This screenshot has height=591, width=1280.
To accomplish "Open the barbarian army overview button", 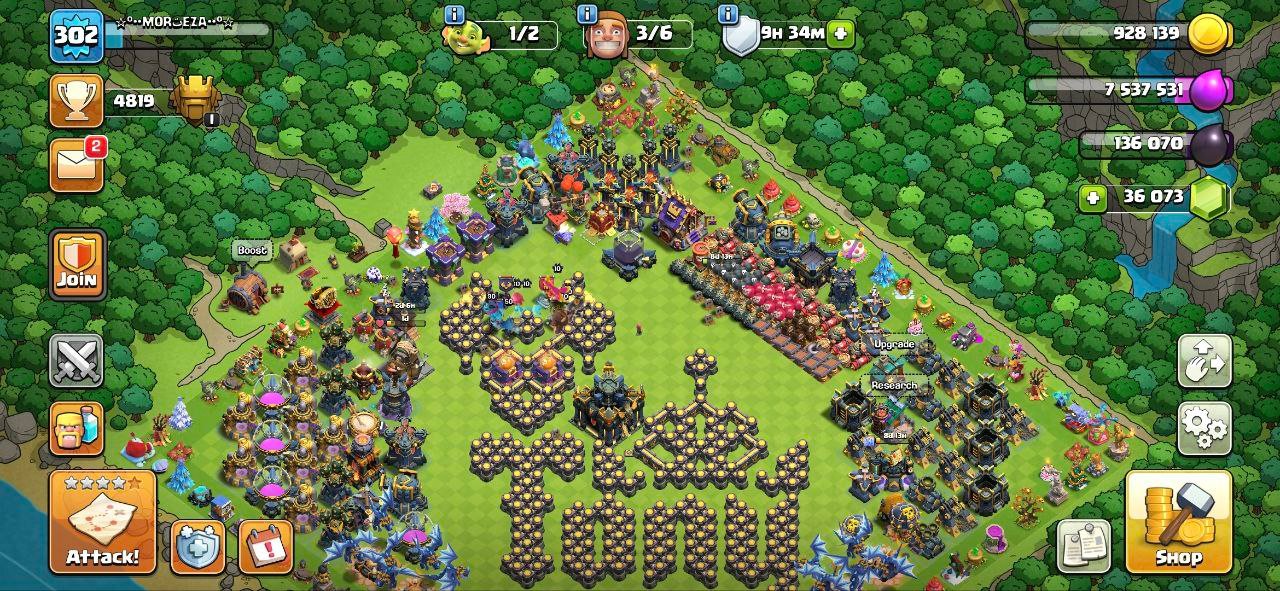I will [x=77, y=428].
